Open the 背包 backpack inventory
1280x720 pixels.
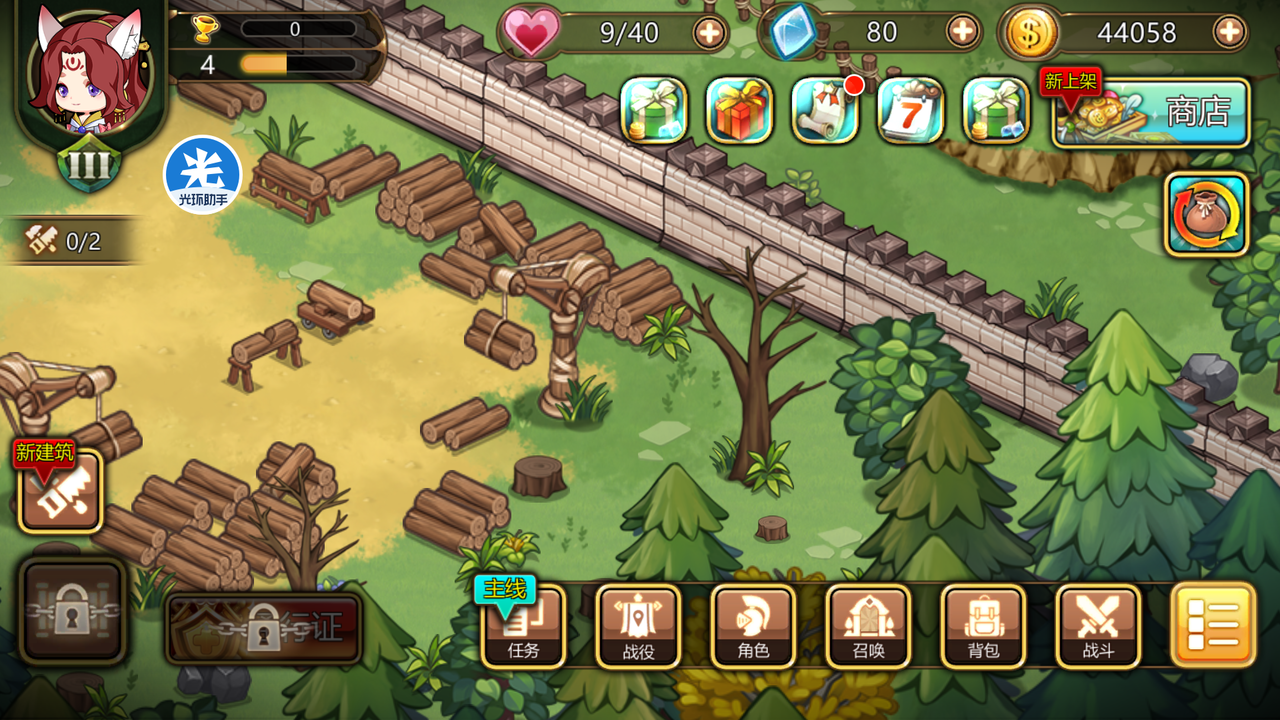tap(983, 626)
